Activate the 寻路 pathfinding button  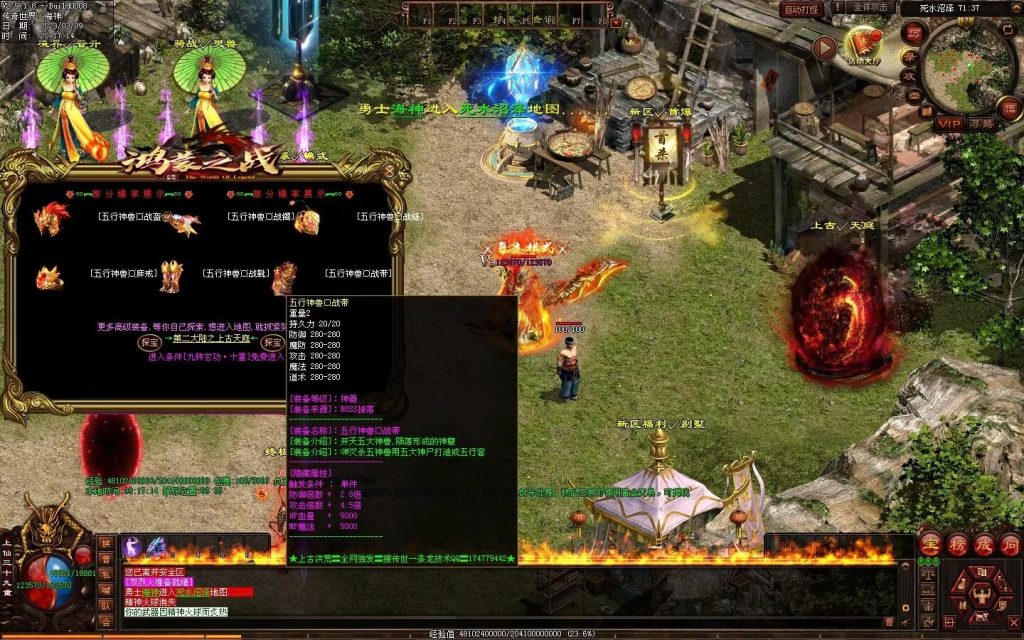tap(980, 123)
